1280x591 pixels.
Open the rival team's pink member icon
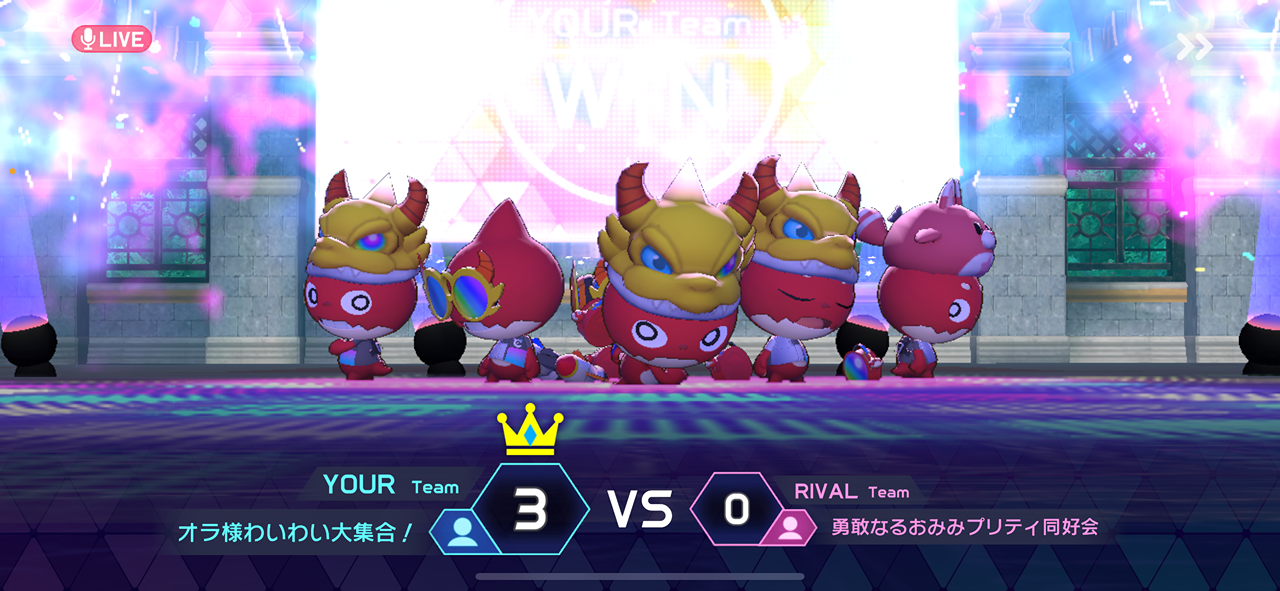[791, 527]
